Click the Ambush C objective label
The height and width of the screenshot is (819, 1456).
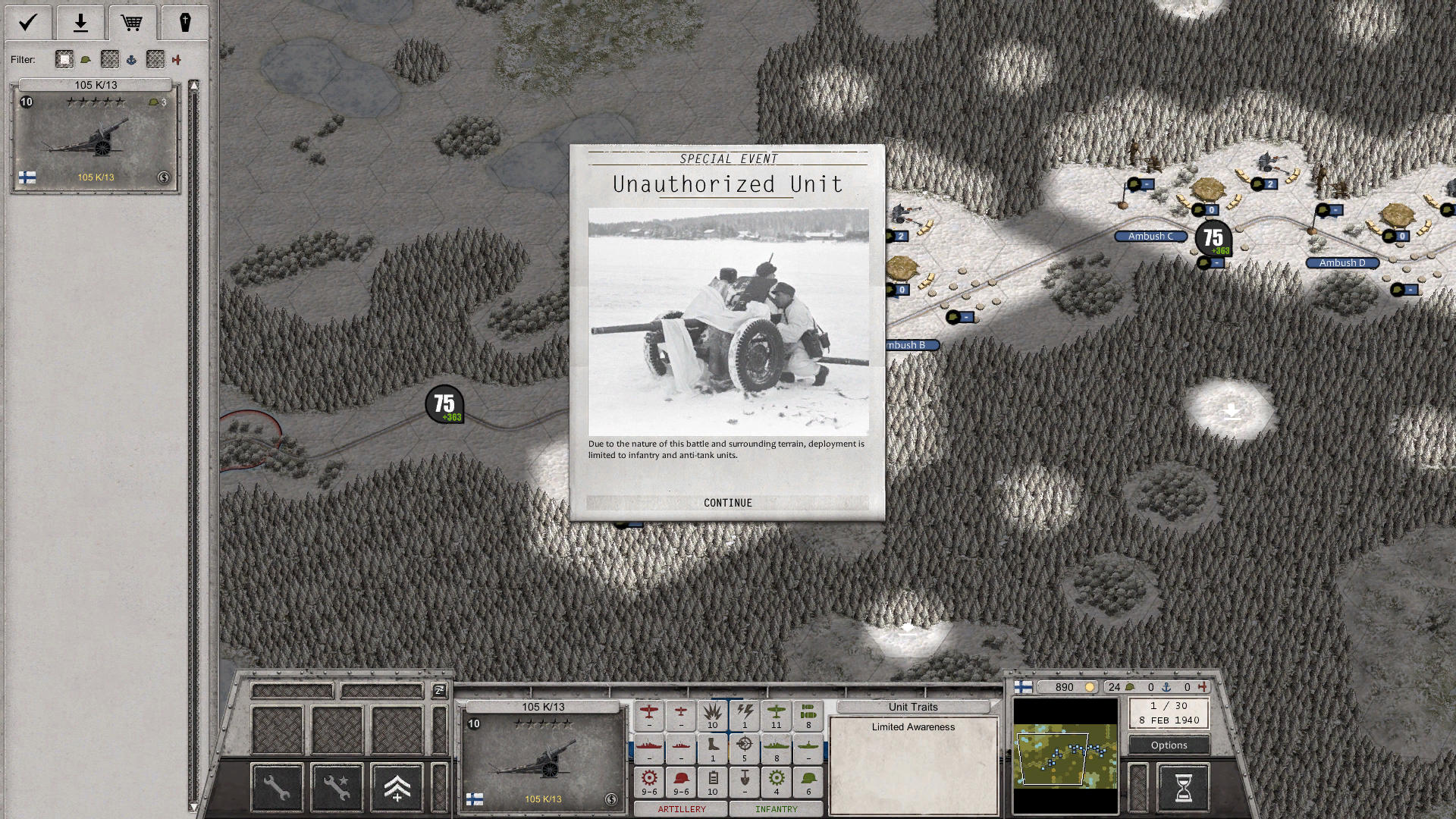click(x=1150, y=236)
